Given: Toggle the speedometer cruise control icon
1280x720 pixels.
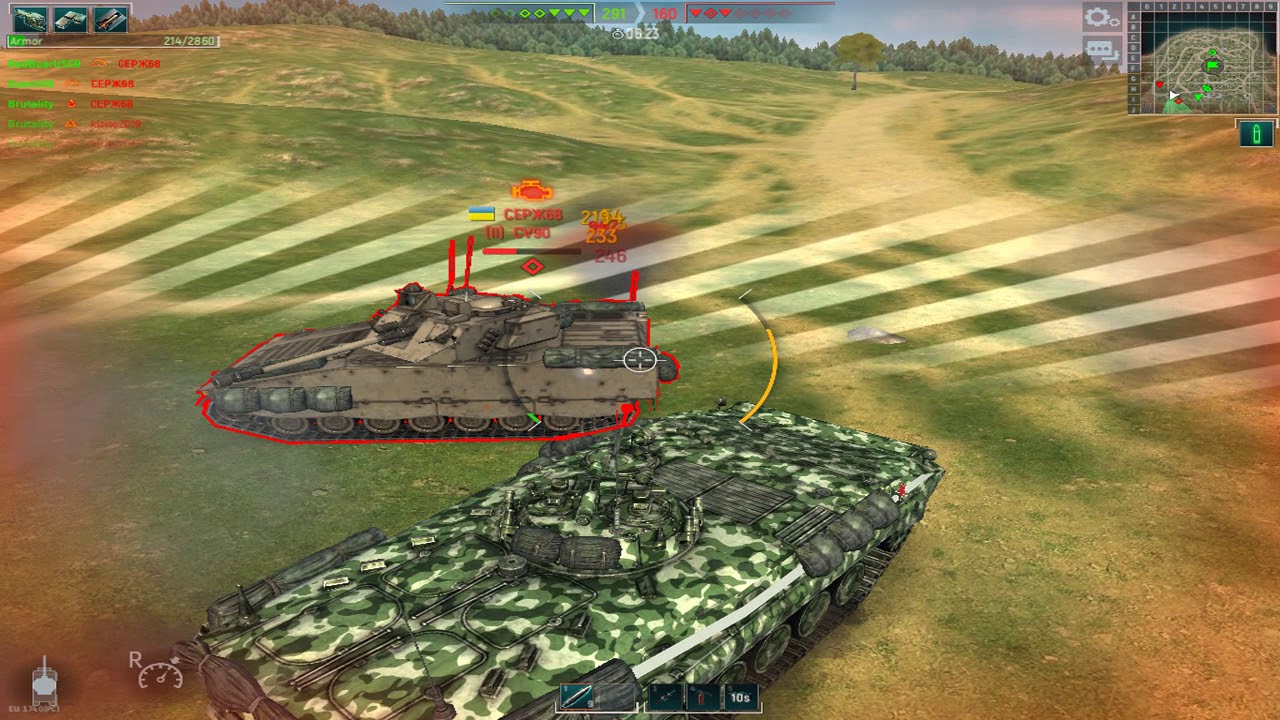Looking at the screenshot, I should (160, 671).
